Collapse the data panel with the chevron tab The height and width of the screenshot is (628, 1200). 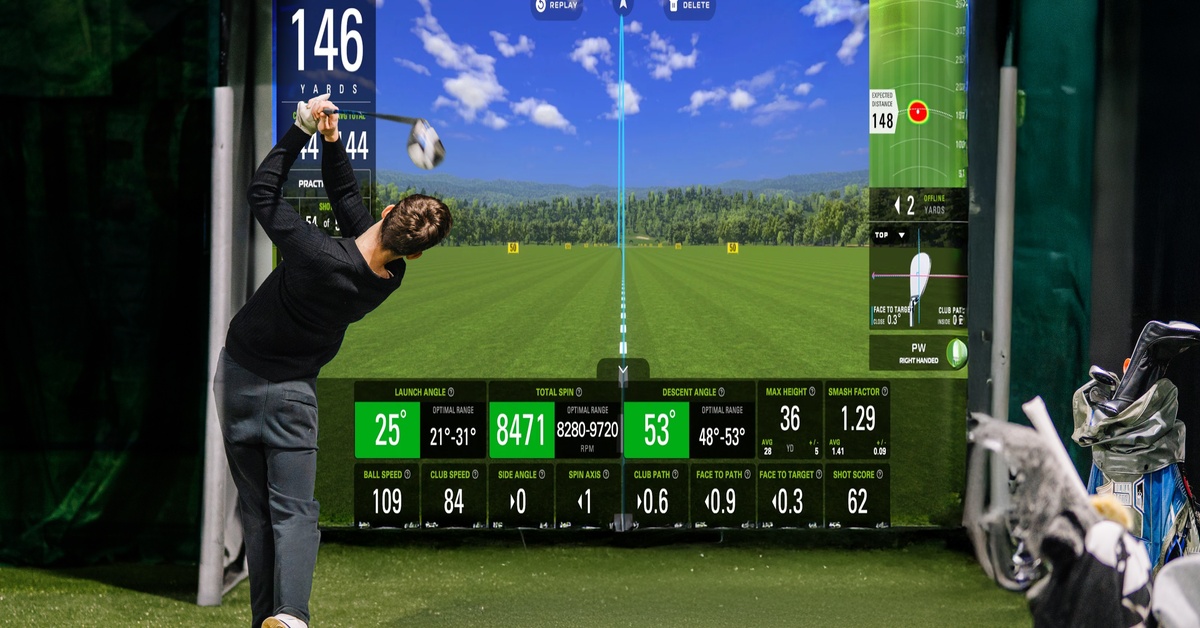click(623, 369)
